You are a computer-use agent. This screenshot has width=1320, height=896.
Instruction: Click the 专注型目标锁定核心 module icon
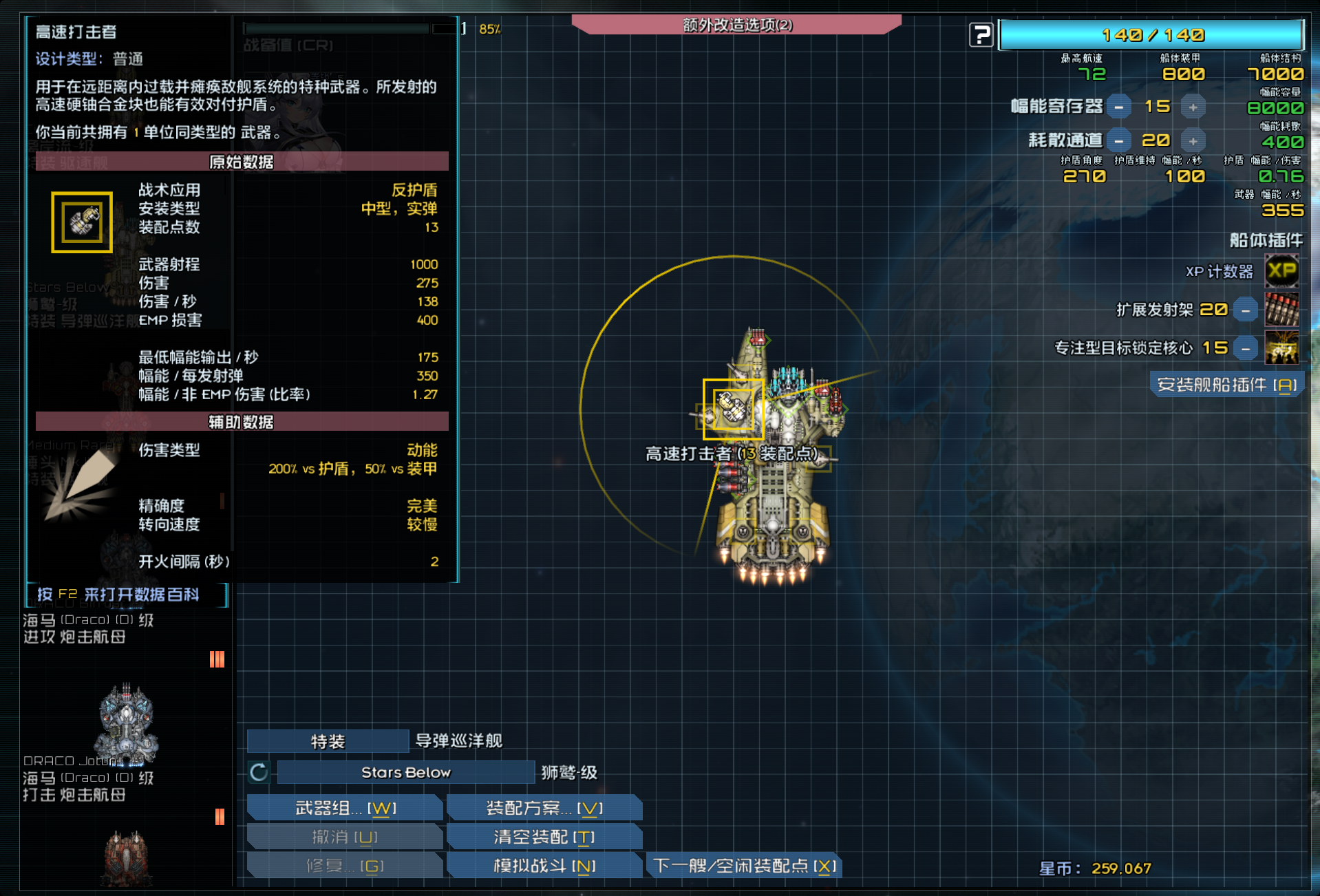[x=1283, y=348]
